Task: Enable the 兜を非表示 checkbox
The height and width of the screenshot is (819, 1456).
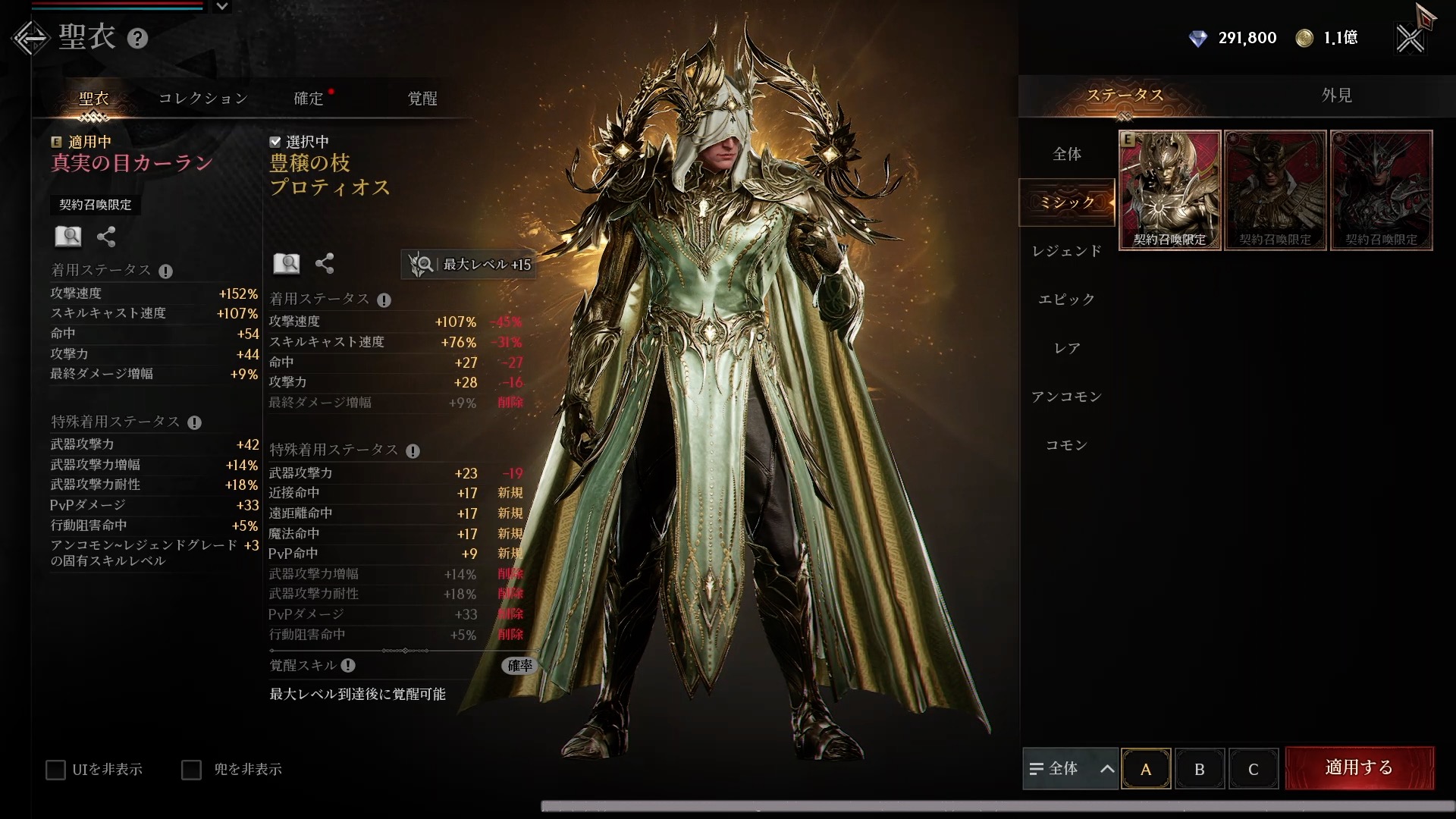Action: tap(192, 770)
